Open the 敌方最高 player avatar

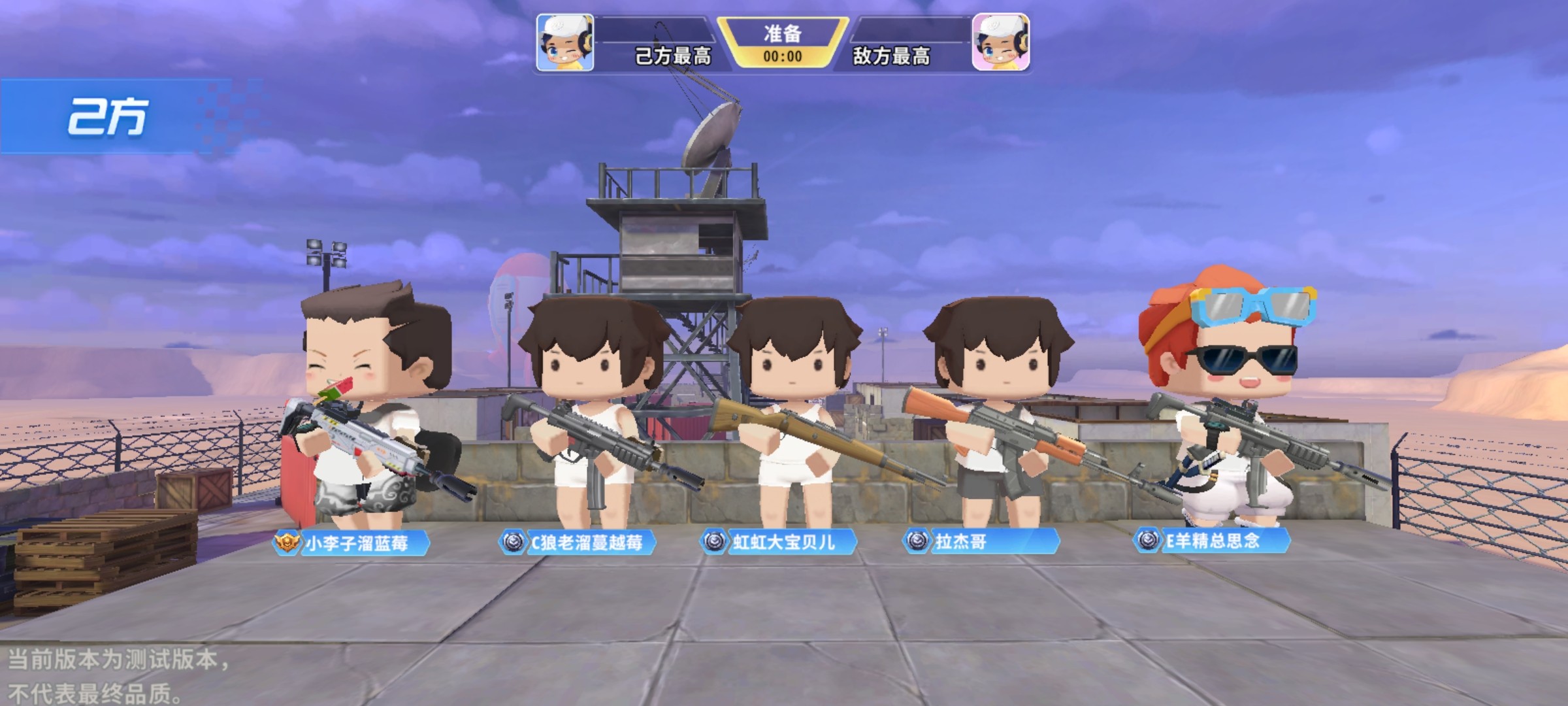click(x=1000, y=42)
